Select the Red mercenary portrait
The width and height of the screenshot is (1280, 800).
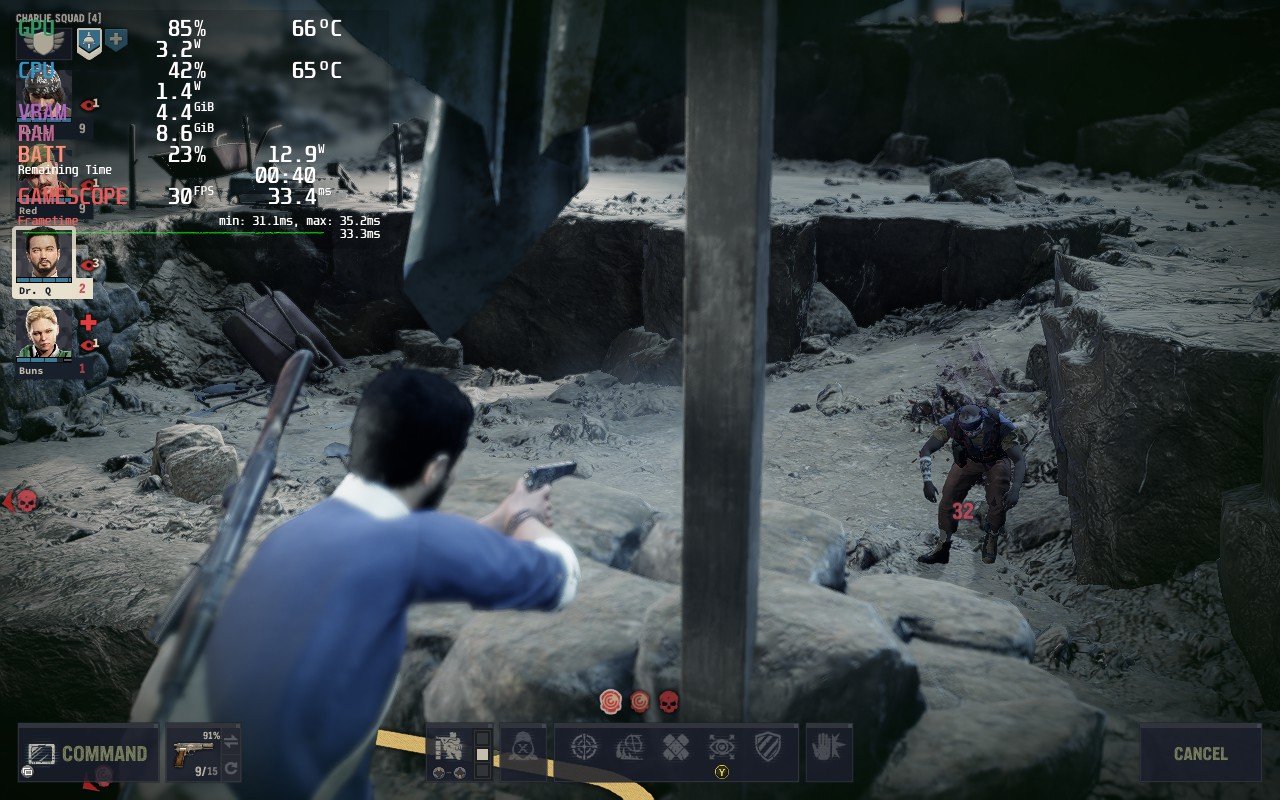tap(45, 180)
